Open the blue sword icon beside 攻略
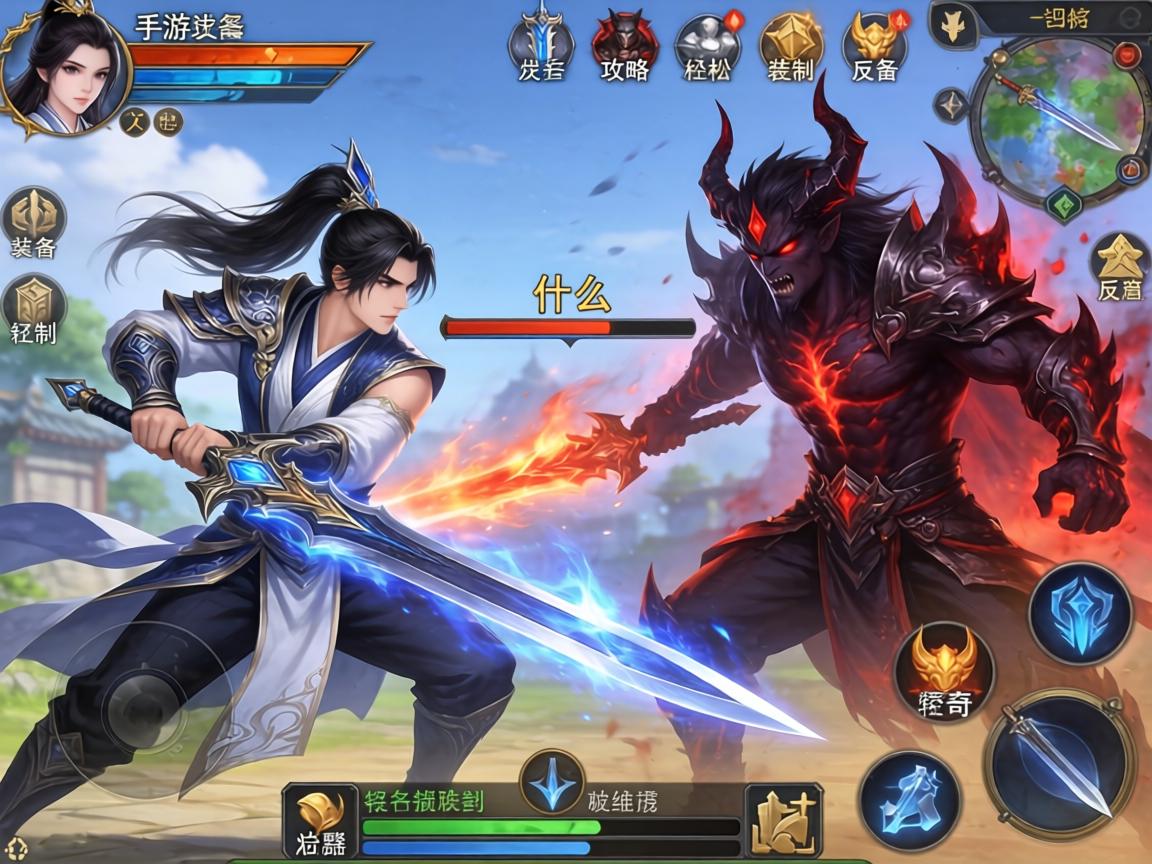Image resolution: width=1152 pixels, height=864 pixels. [541, 44]
